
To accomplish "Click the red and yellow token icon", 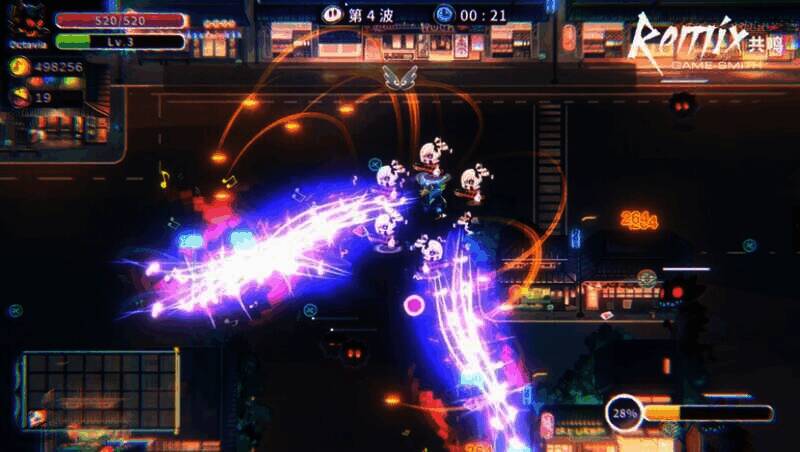I will (17, 97).
